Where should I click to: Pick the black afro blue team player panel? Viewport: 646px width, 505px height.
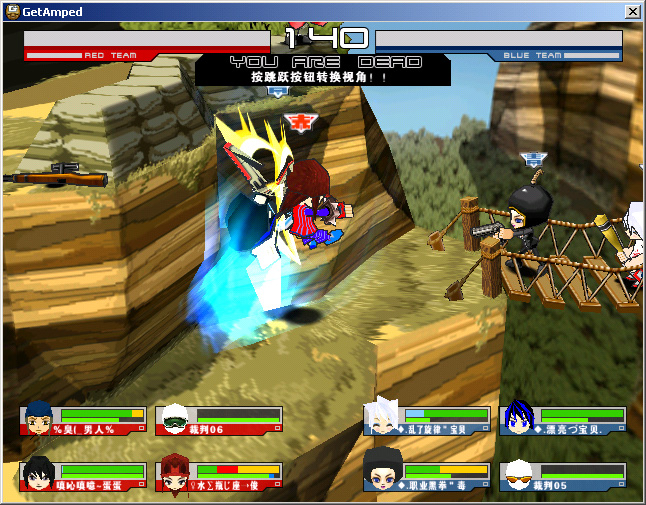coord(427,476)
